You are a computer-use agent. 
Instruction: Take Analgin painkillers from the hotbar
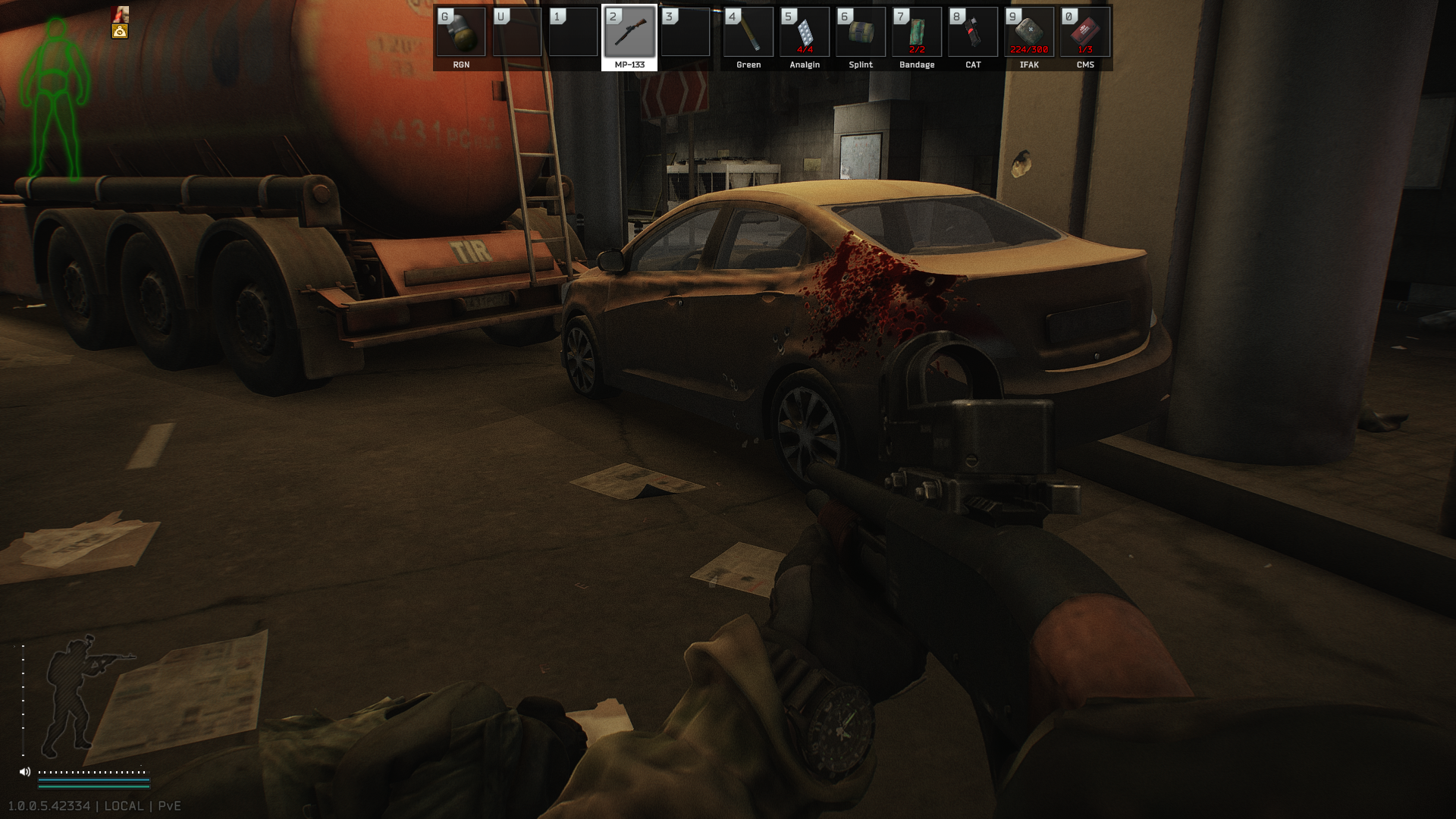click(805, 33)
